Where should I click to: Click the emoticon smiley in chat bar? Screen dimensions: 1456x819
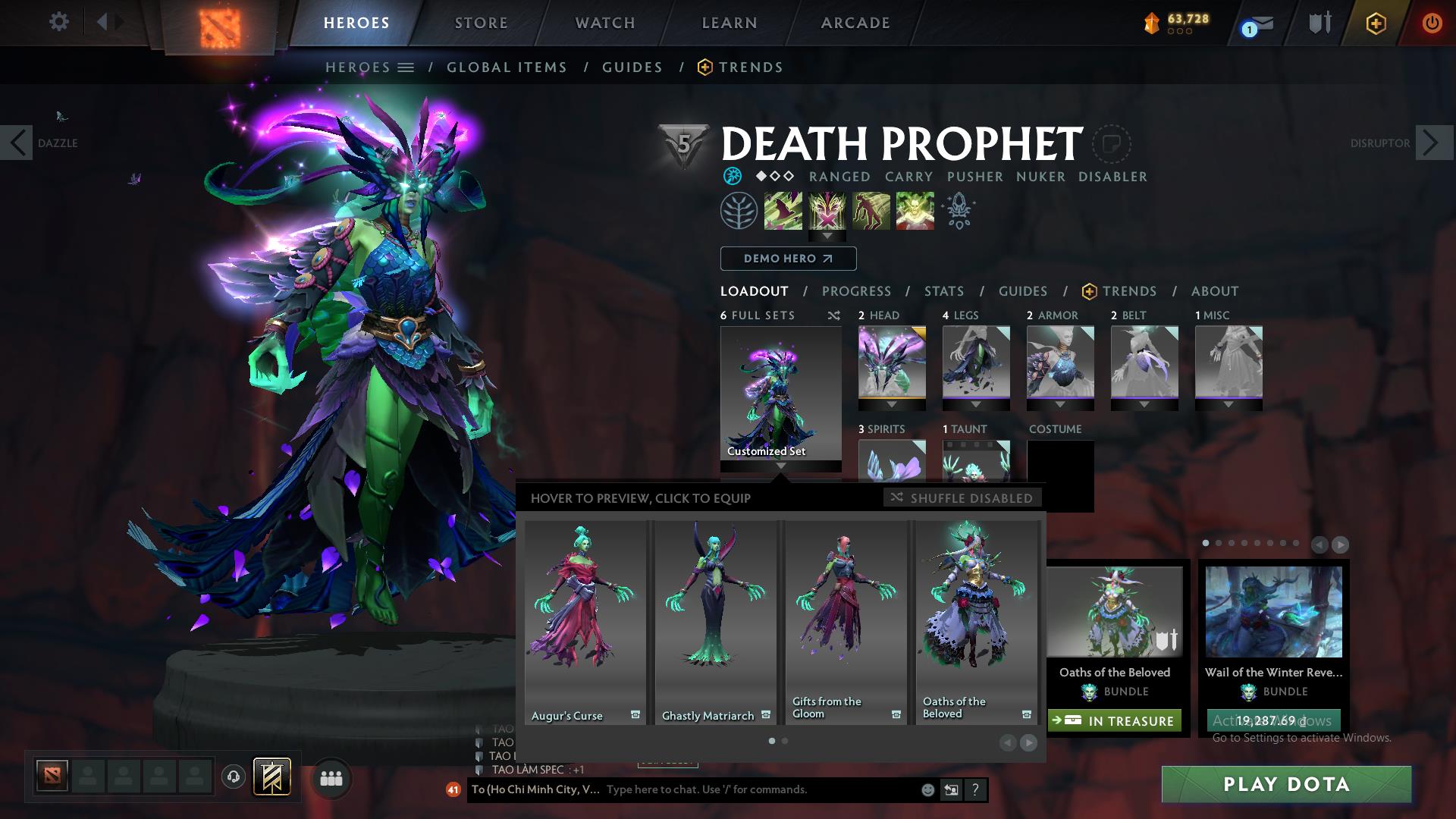[927, 789]
